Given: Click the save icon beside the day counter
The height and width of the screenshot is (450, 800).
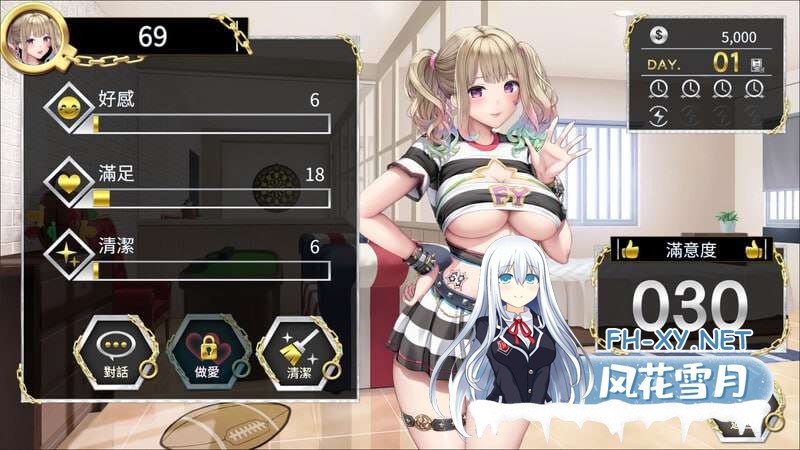Looking at the screenshot, I should coord(758,63).
